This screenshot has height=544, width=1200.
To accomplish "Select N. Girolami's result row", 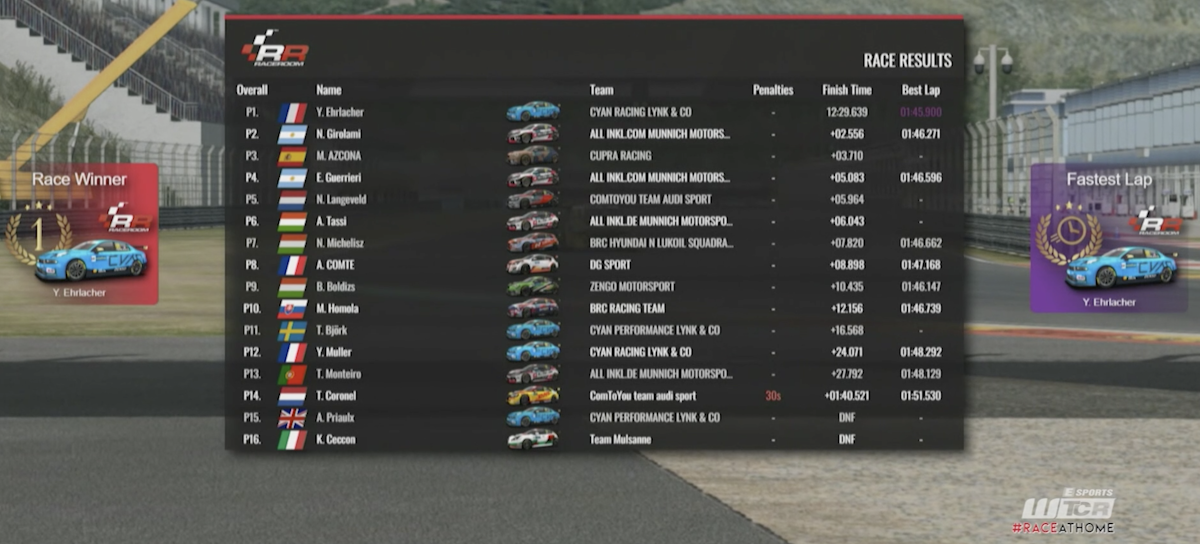I will coord(594,134).
